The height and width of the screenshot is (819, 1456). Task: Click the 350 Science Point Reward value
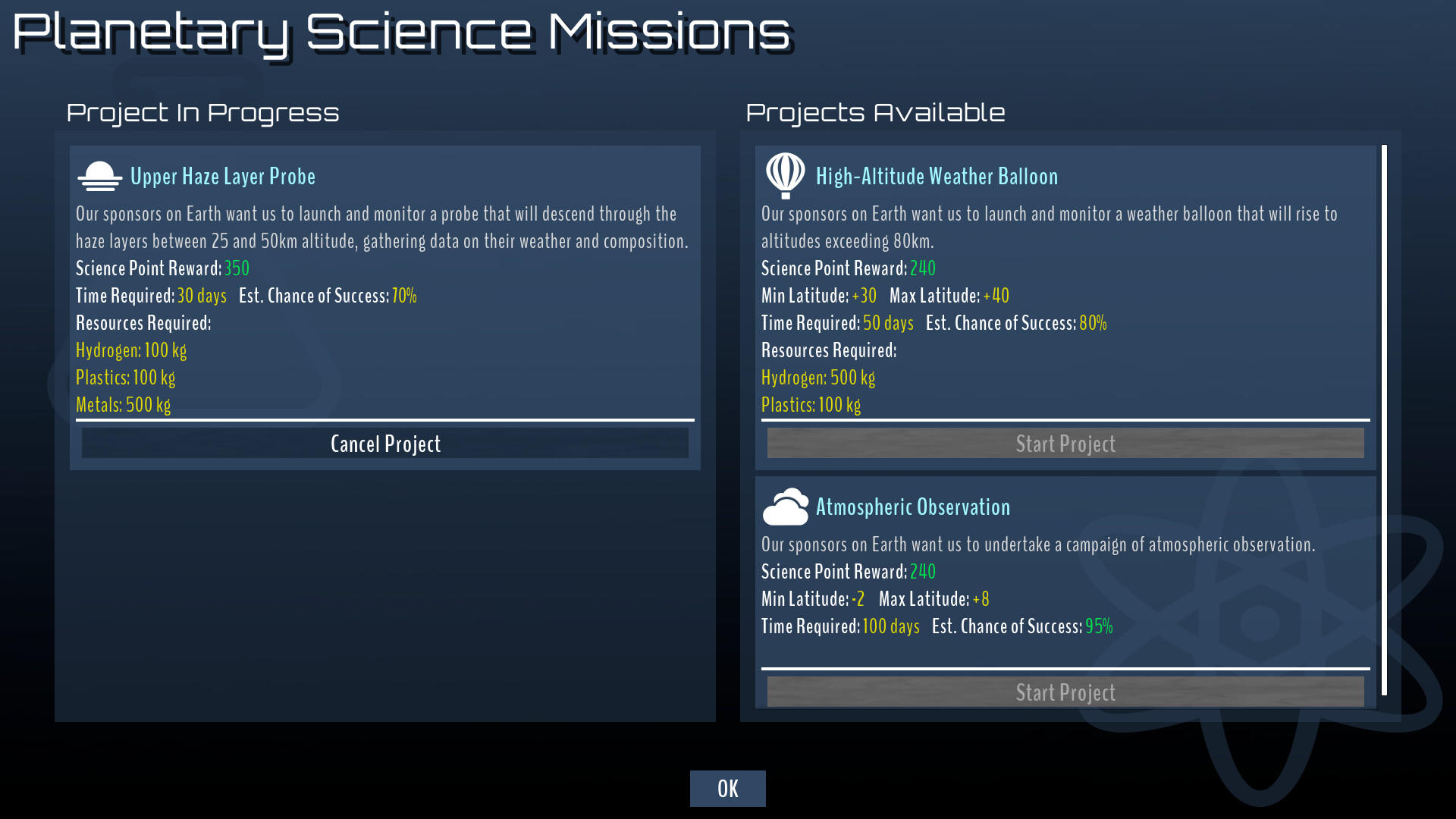(x=237, y=268)
